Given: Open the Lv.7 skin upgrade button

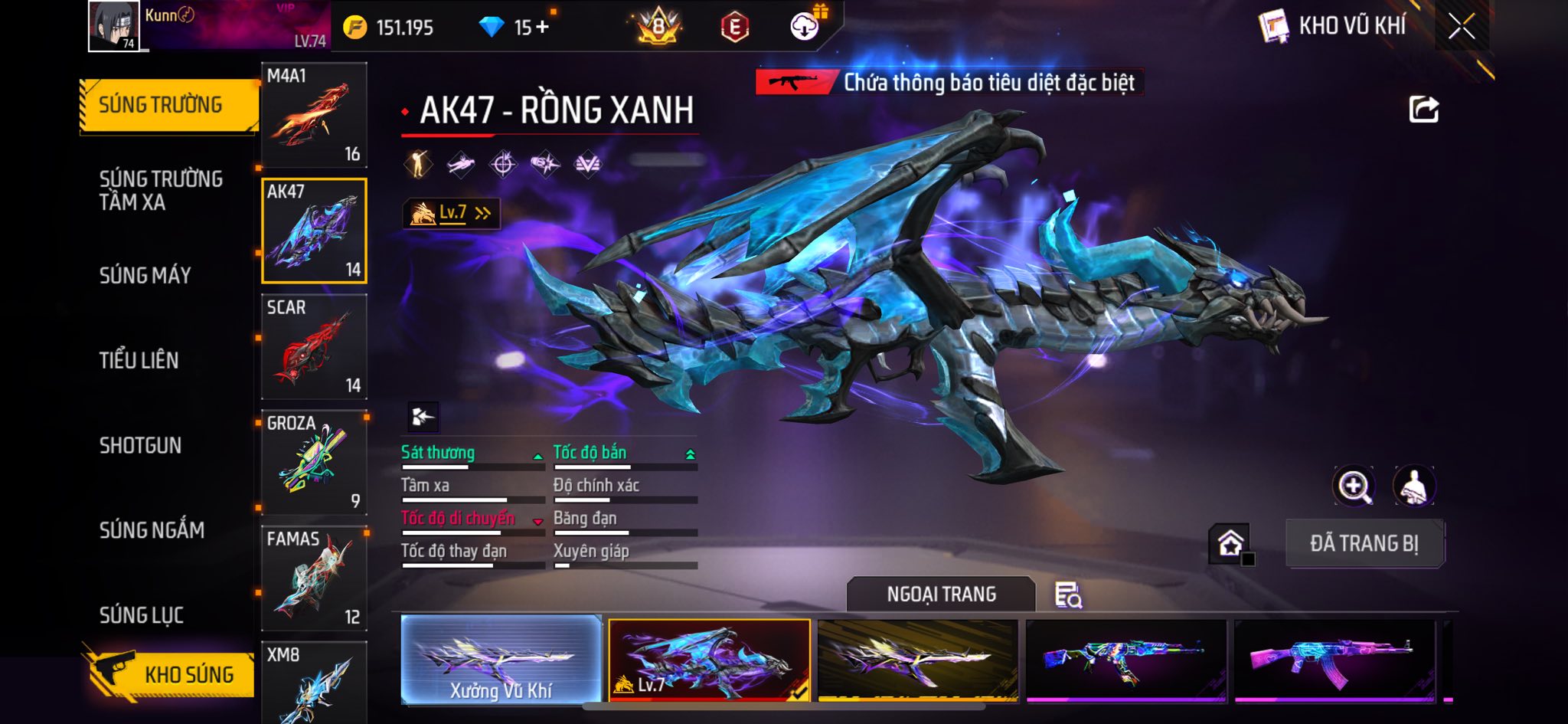Looking at the screenshot, I should (x=452, y=213).
